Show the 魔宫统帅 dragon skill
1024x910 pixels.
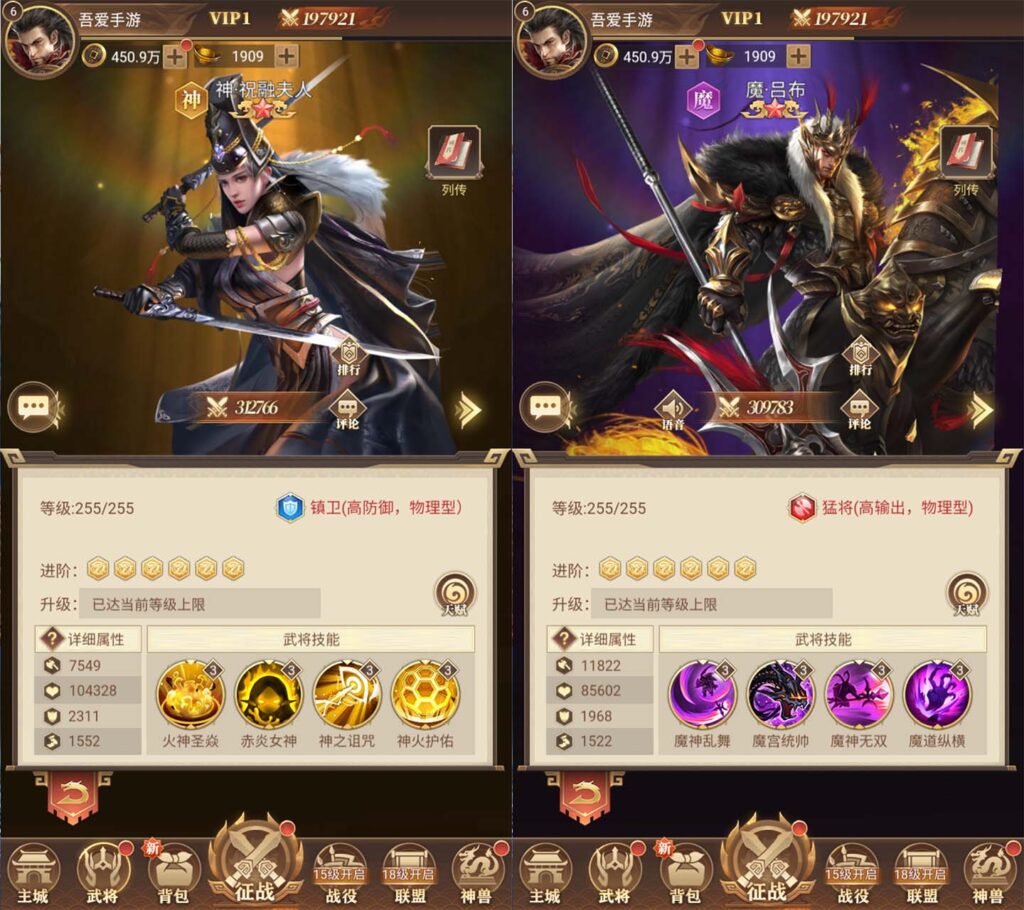781,694
